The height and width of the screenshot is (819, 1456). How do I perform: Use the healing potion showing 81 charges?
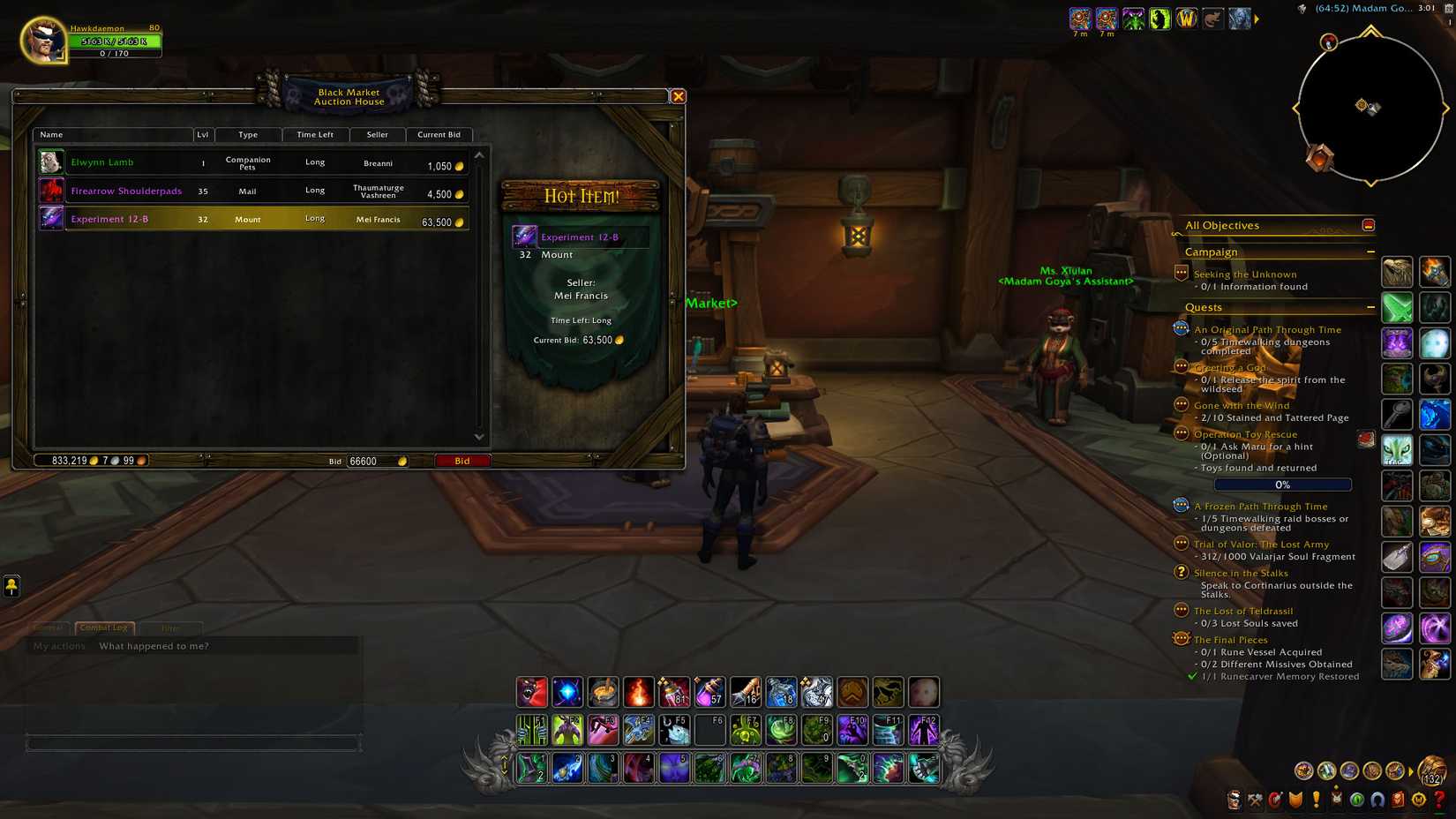(x=674, y=692)
